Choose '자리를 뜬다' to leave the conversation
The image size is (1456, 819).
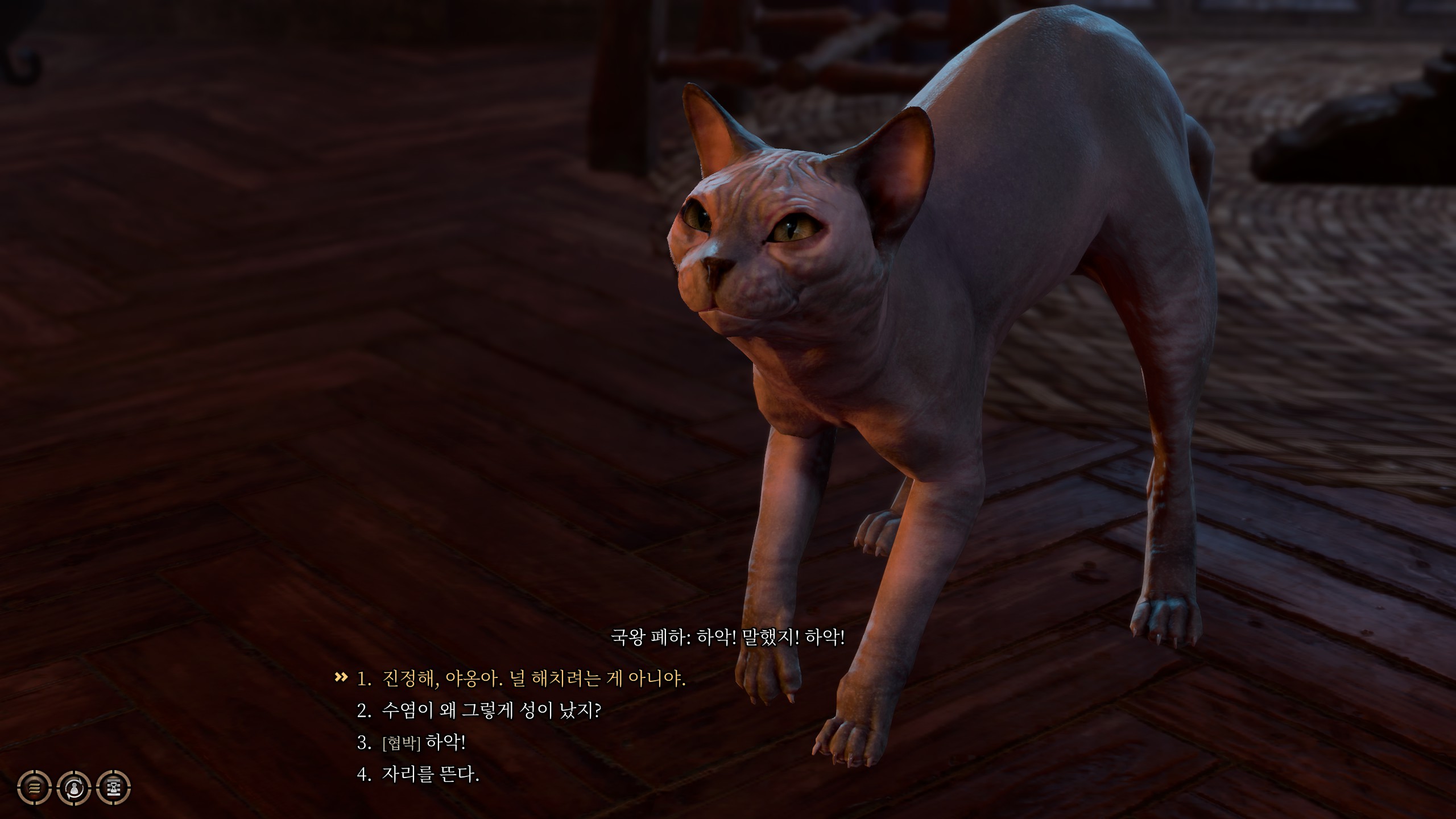coord(431,774)
